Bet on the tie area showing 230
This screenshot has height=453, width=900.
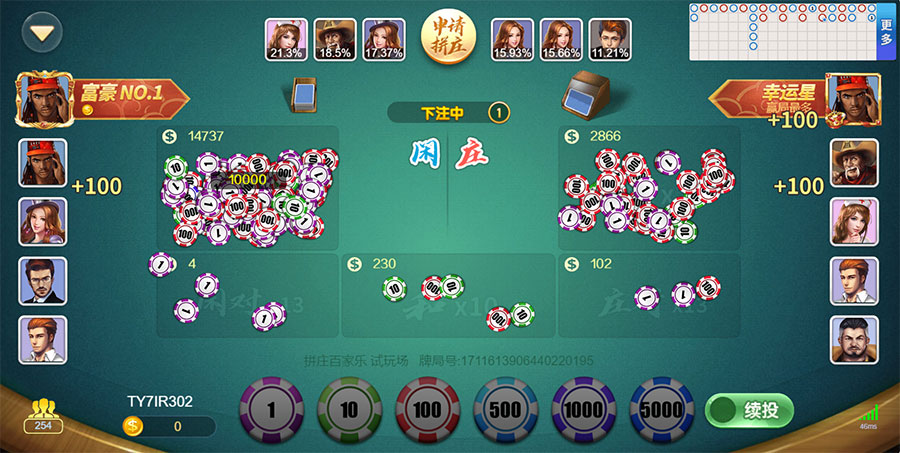pyautogui.click(x=448, y=295)
